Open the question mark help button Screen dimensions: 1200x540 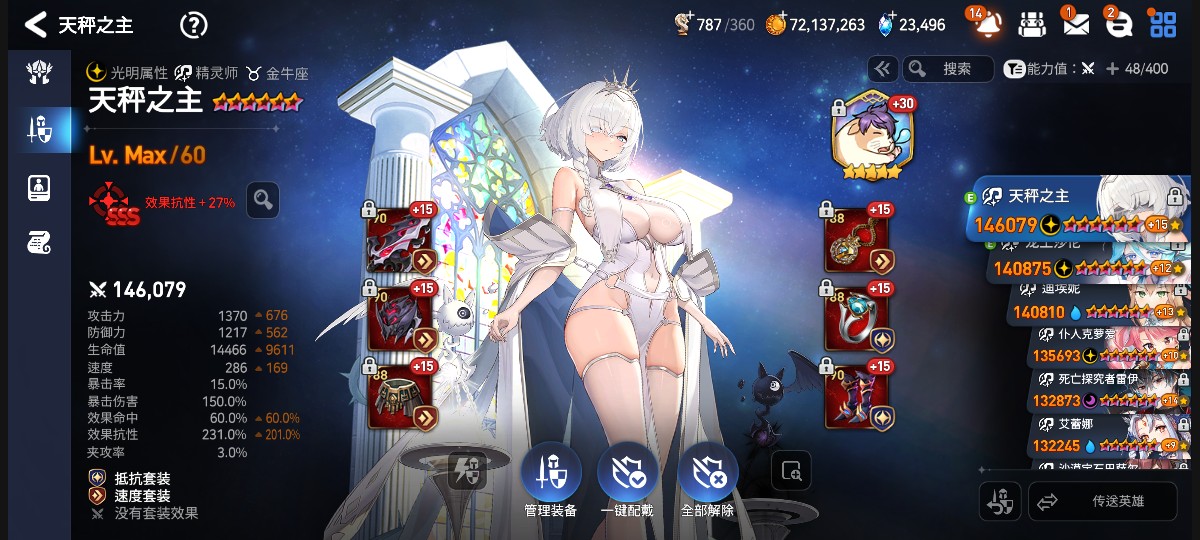[x=193, y=25]
